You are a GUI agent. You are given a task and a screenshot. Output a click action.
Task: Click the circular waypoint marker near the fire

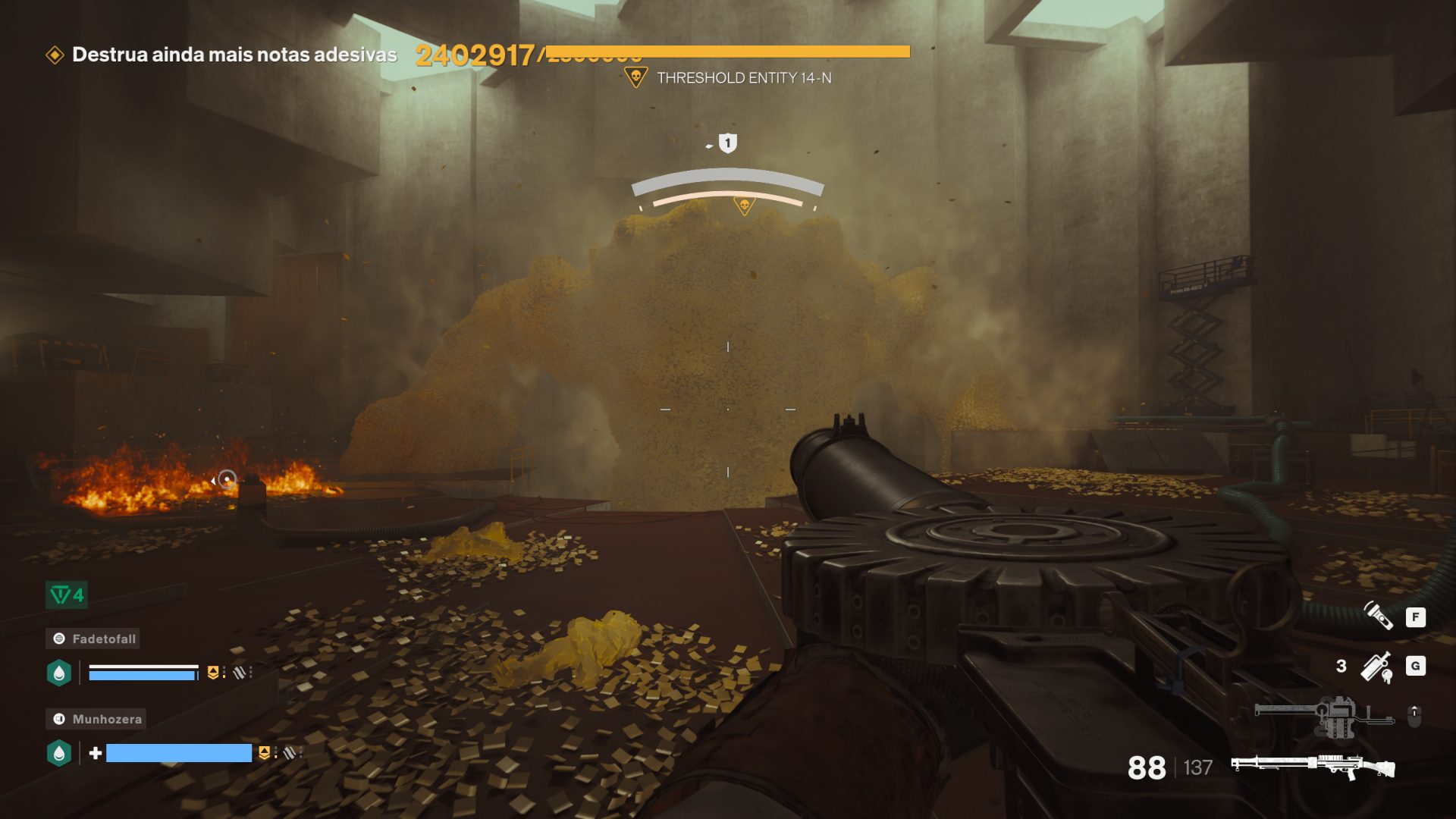click(227, 479)
